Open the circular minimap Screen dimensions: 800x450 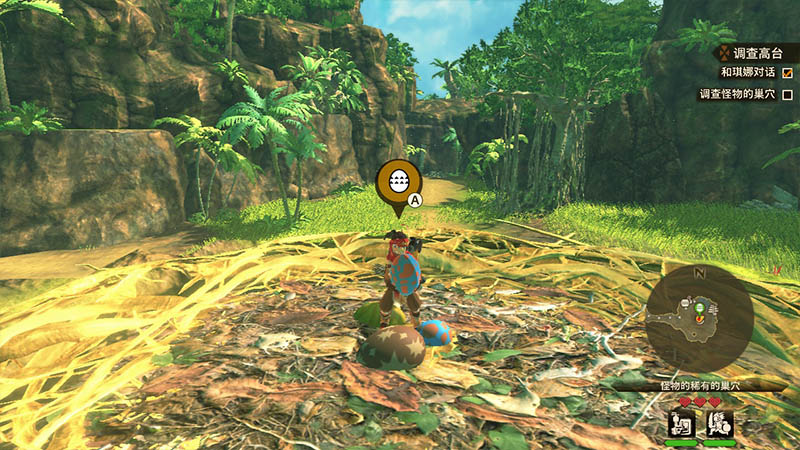pyautogui.click(x=700, y=318)
